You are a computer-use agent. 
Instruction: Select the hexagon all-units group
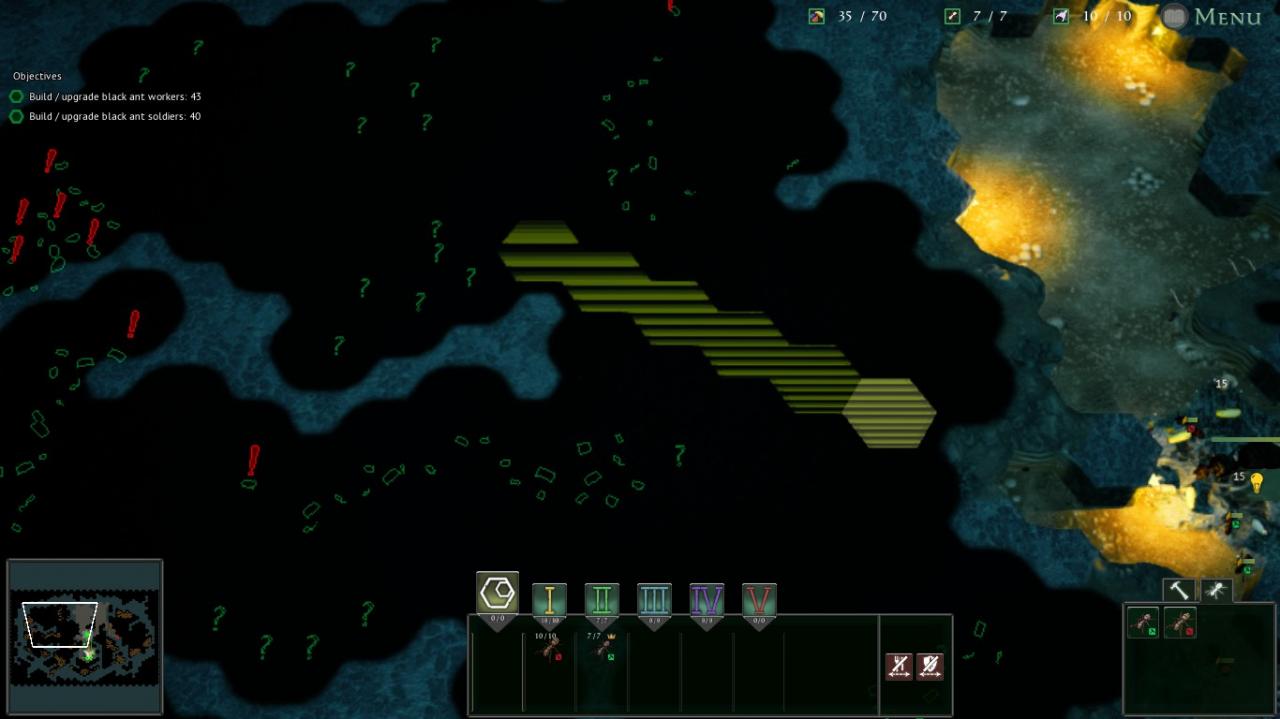click(497, 594)
